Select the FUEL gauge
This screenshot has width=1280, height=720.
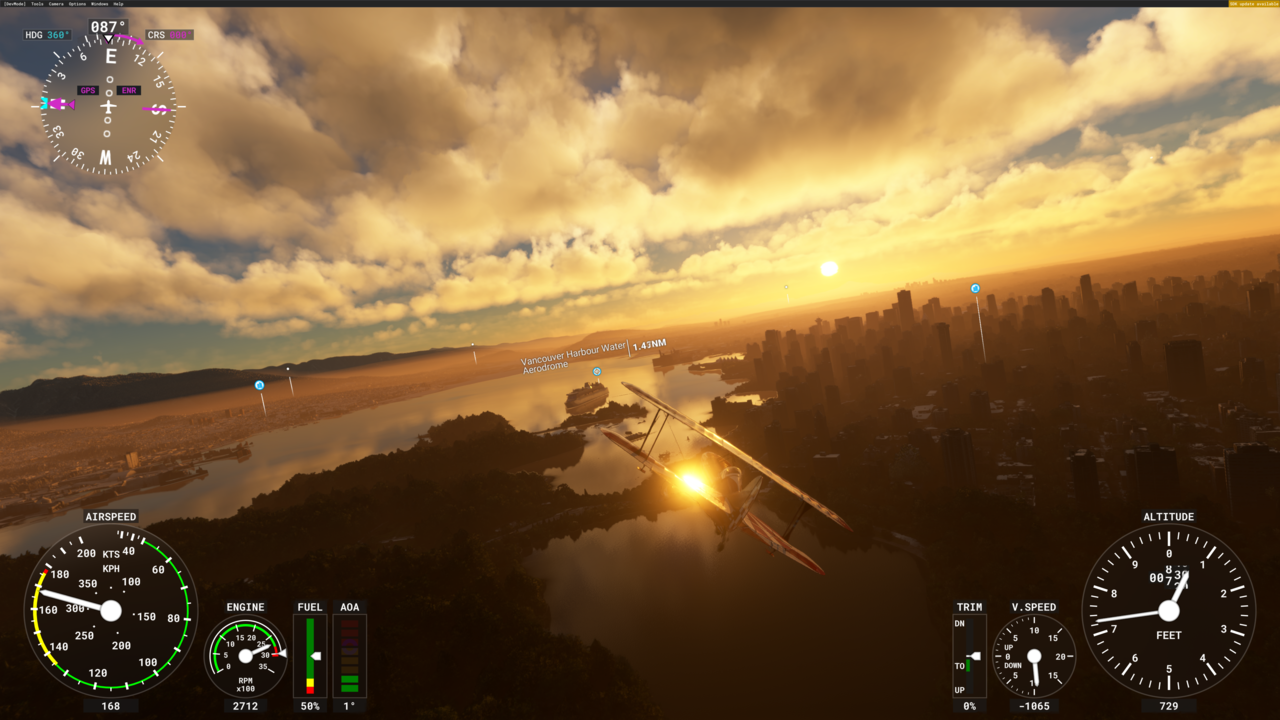[x=309, y=655]
